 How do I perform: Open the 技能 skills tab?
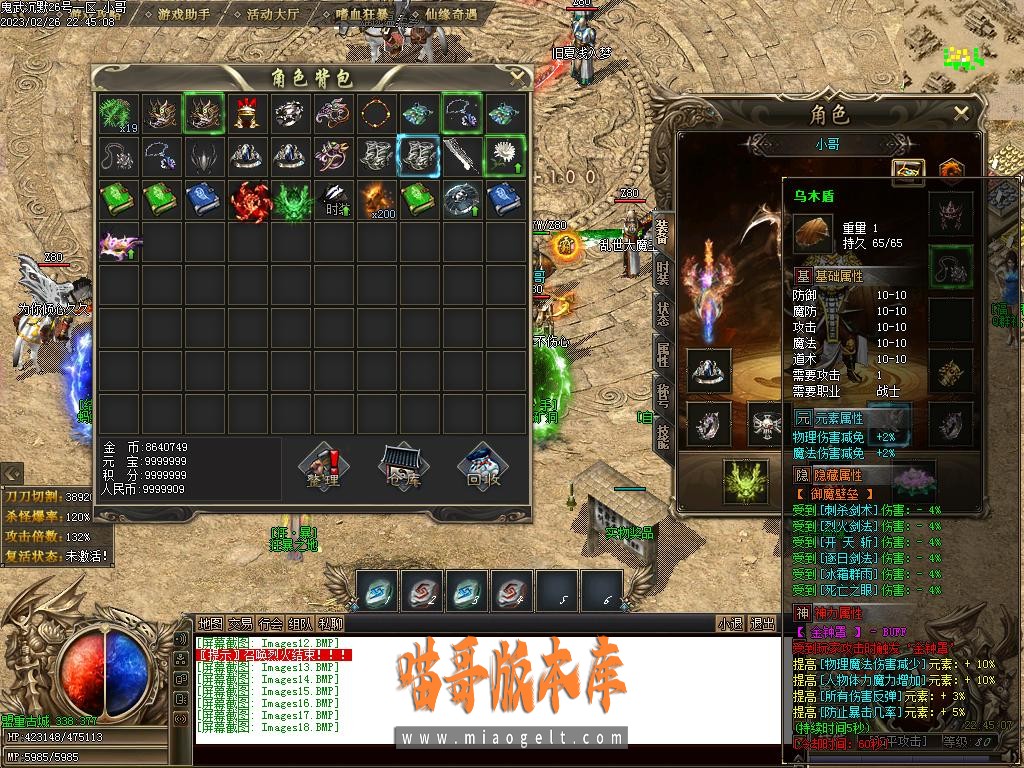click(x=662, y=434)
